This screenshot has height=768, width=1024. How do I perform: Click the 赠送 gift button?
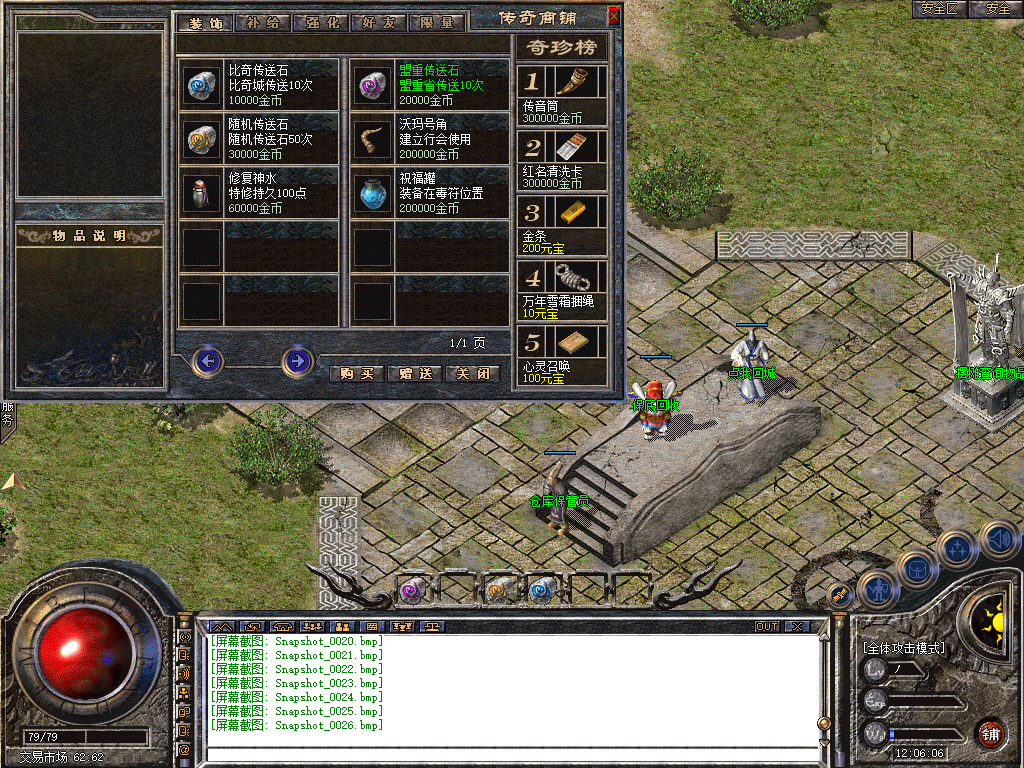414,374
